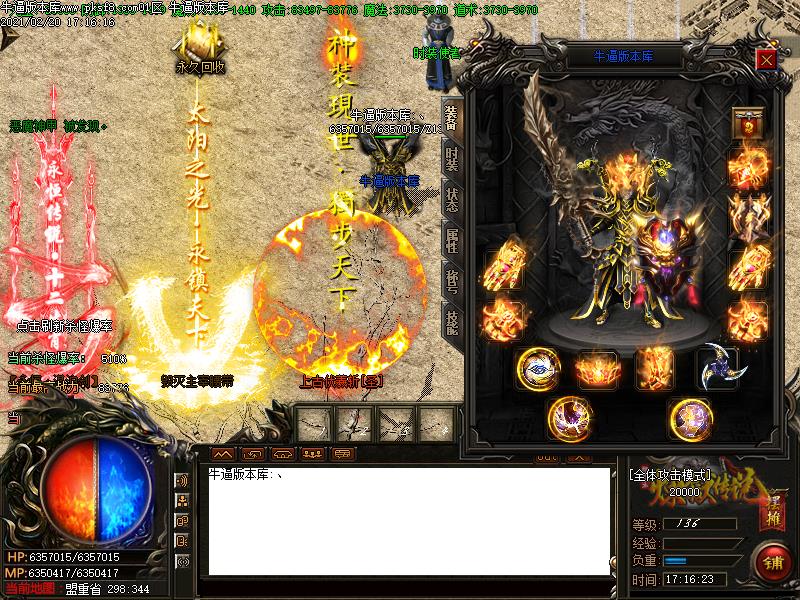
Task: Select the flaming lotus belt slot
Action: (x=597, y=368)
